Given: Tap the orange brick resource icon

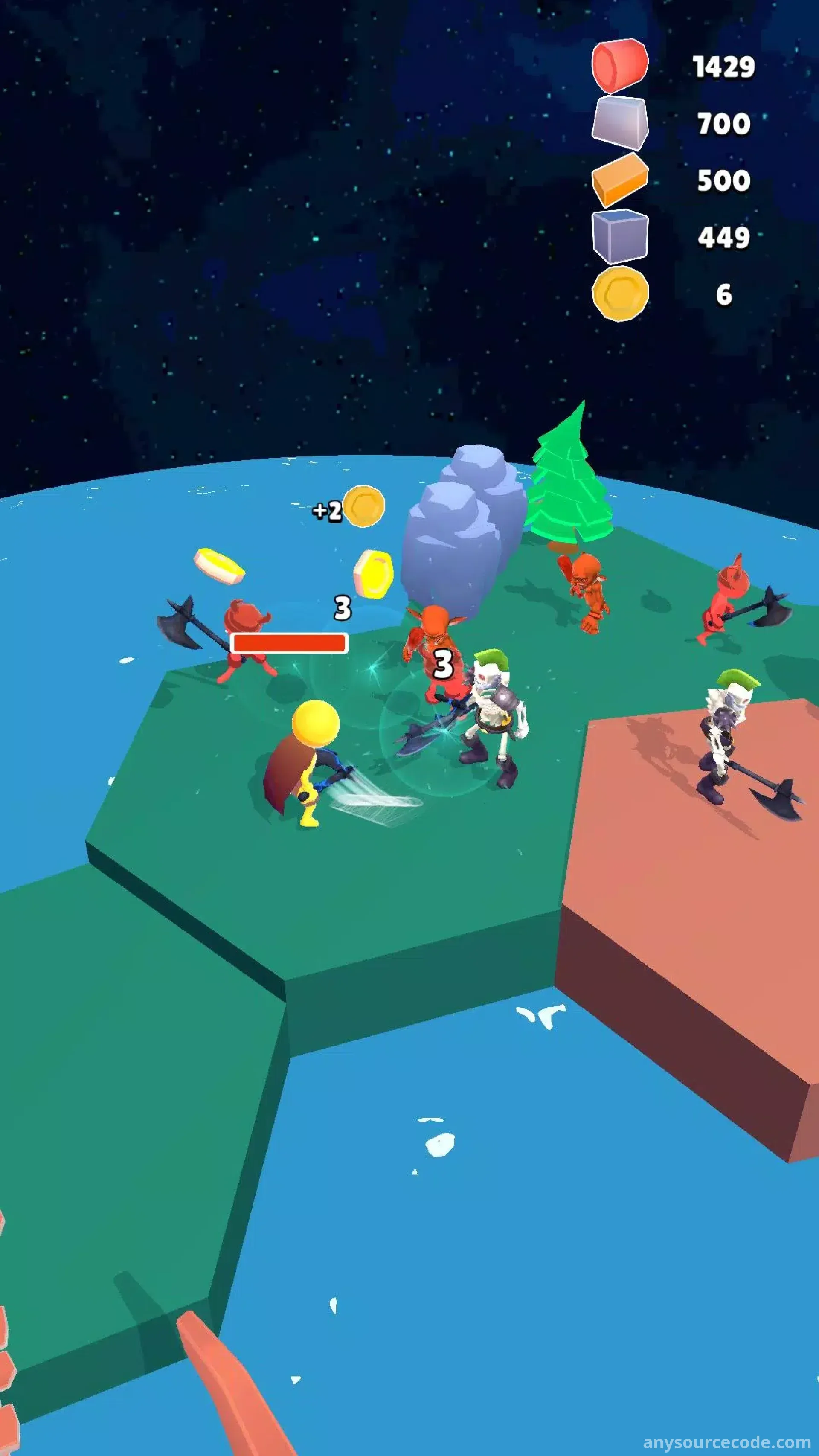Looking at the screenshot, I should tap(619, 179).
